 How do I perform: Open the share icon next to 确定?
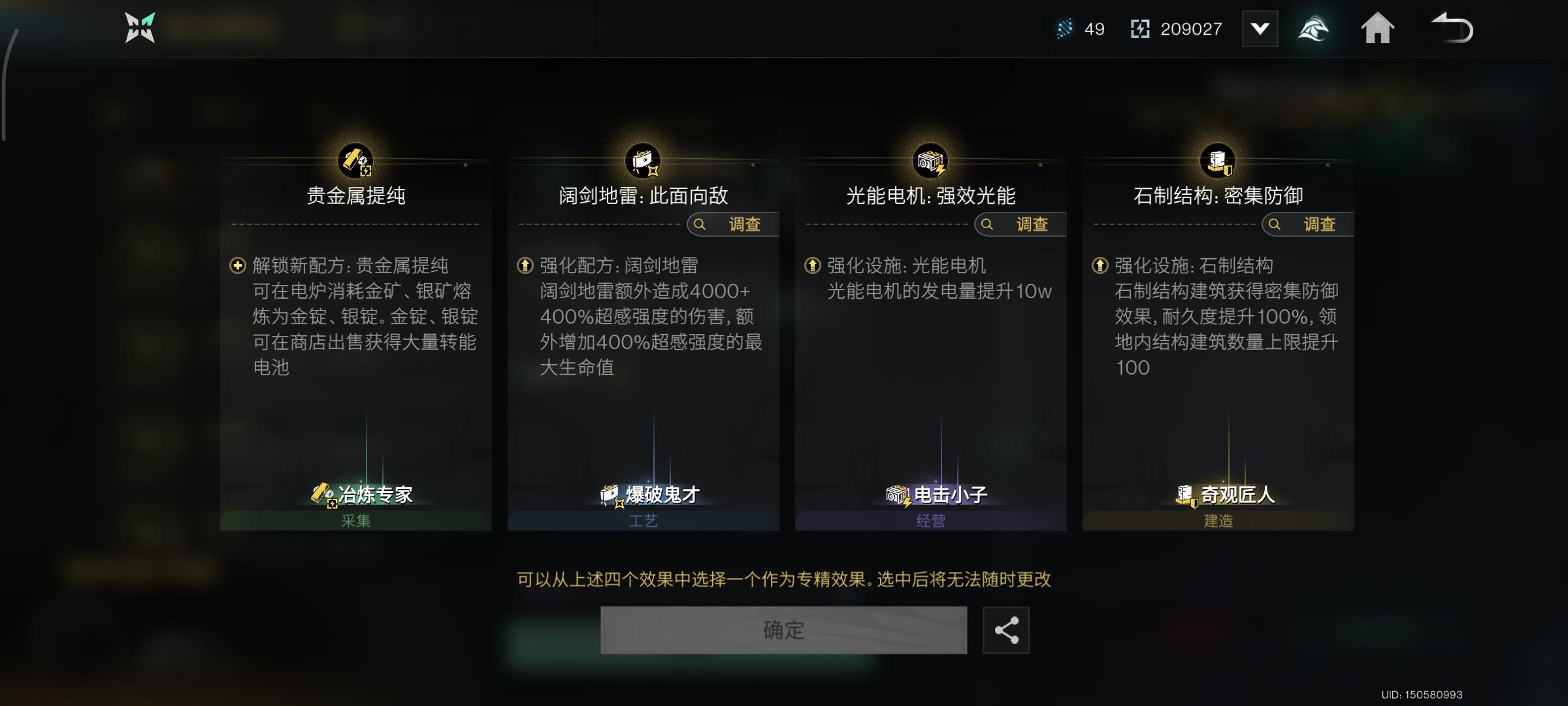(x=1004, y=630)
